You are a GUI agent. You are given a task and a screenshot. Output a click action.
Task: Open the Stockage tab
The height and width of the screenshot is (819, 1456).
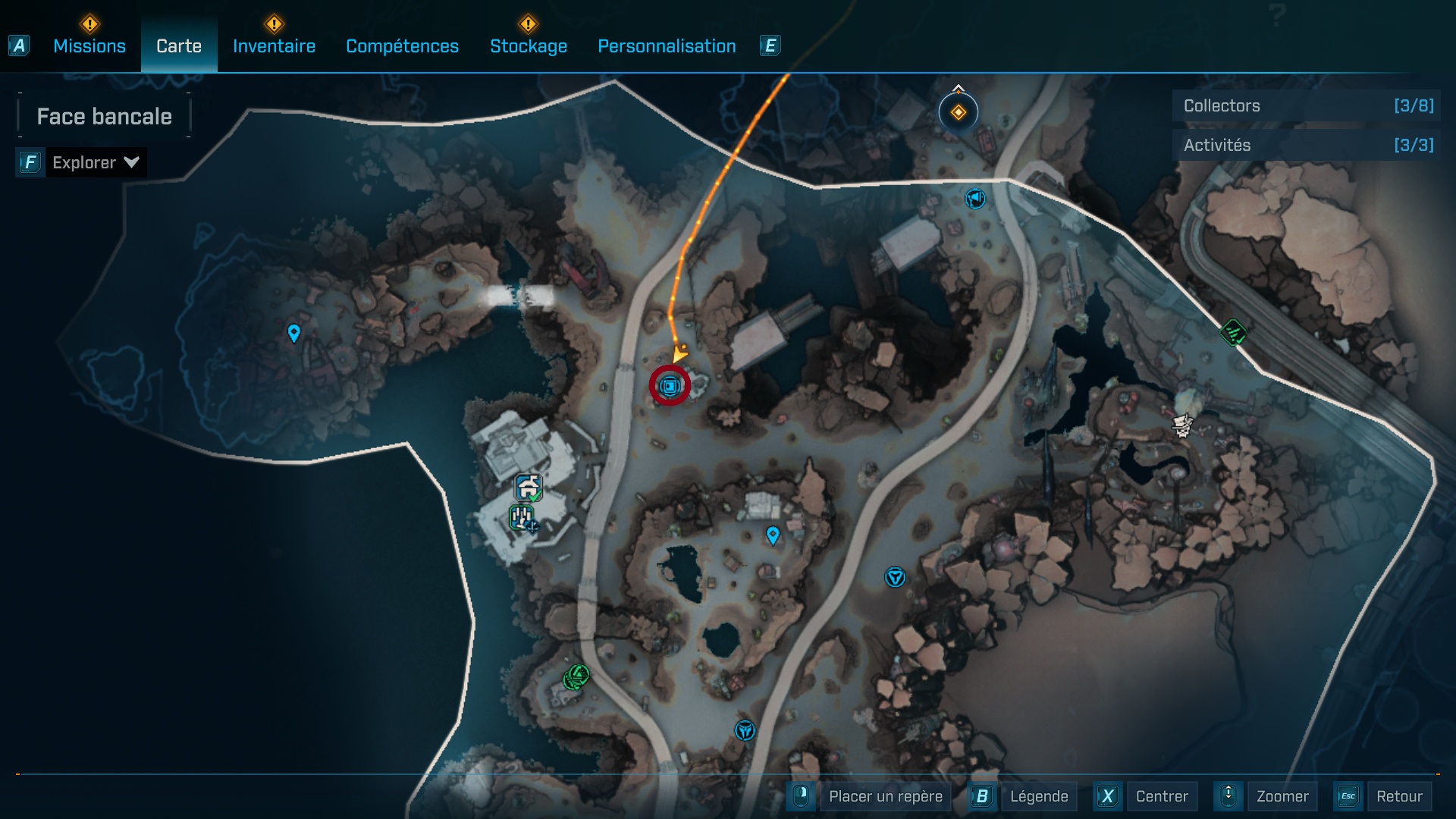tap(528, 46)
